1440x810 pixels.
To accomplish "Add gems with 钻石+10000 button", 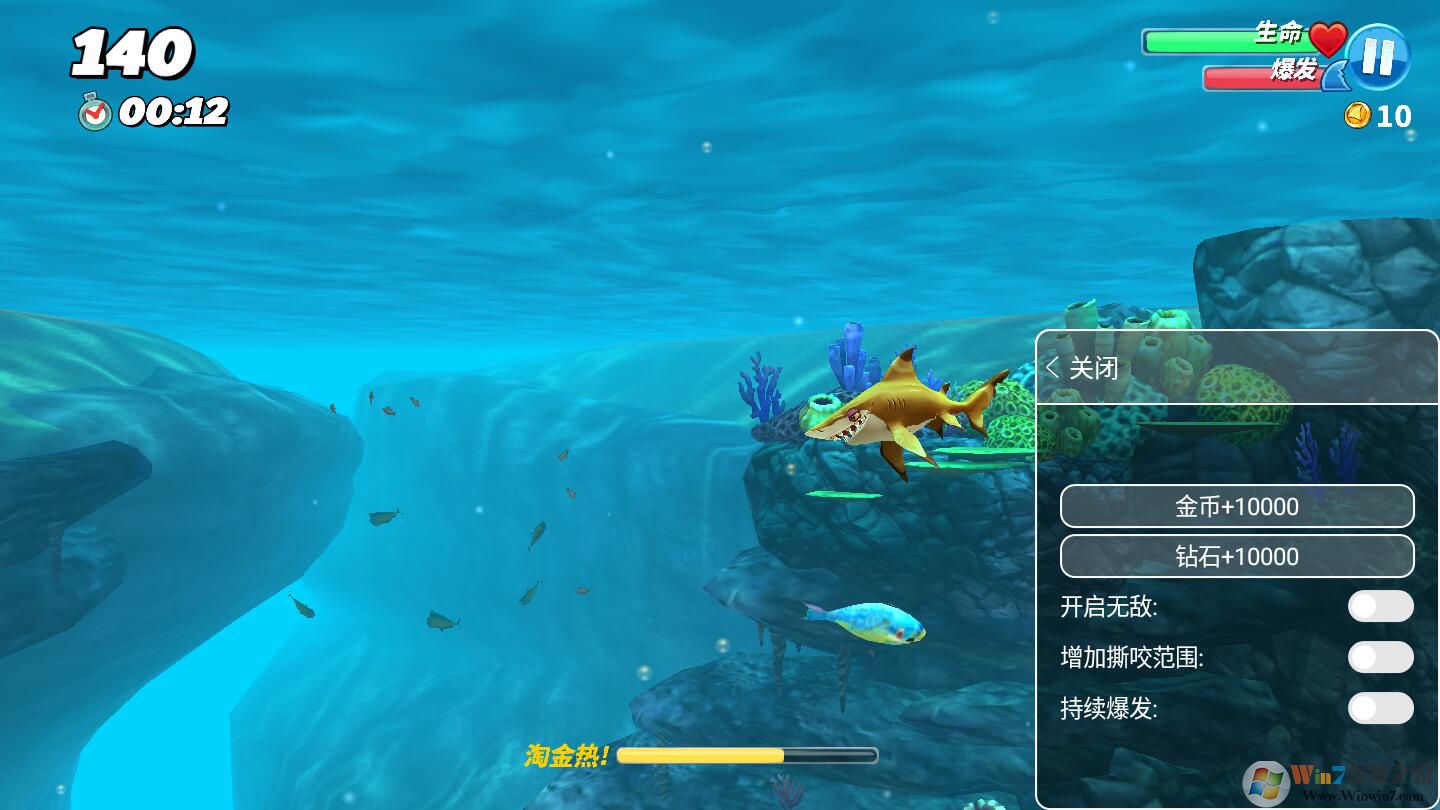I will pyautogui.click(x=1237, y=556).
